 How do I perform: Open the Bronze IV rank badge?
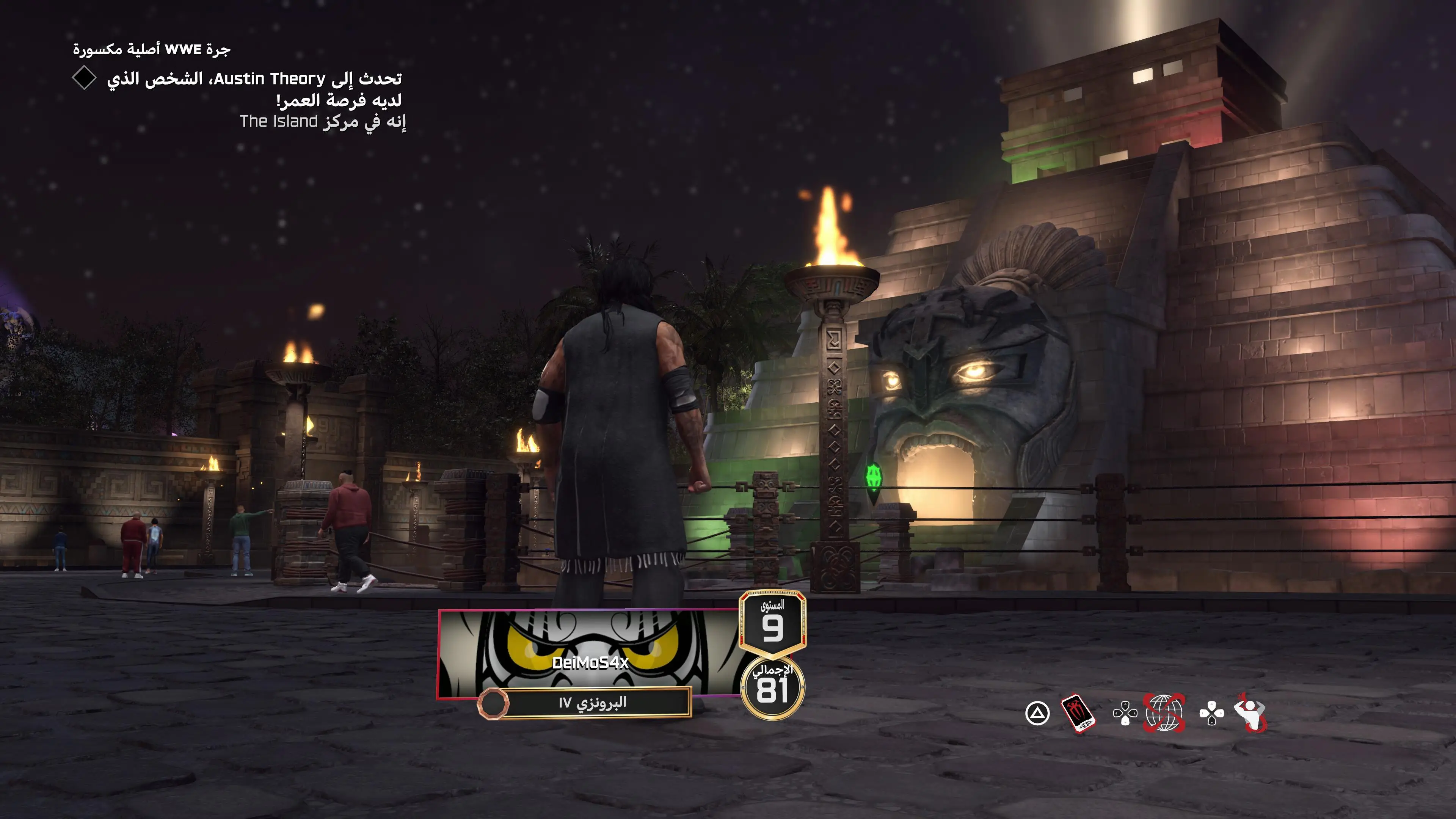[x=585, y=703]
